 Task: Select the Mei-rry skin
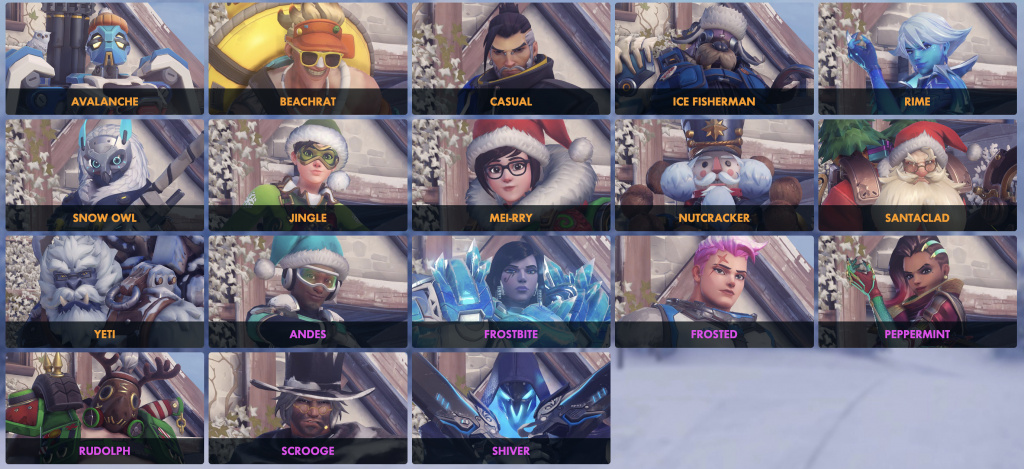coord(510,175)
